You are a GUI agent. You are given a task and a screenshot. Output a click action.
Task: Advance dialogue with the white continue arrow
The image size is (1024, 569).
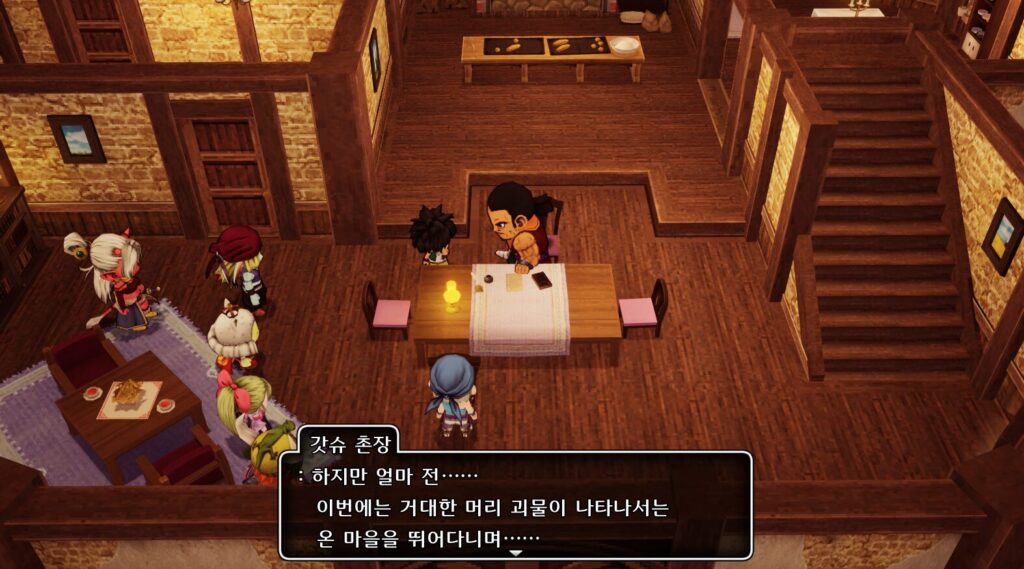pos(515,551)
